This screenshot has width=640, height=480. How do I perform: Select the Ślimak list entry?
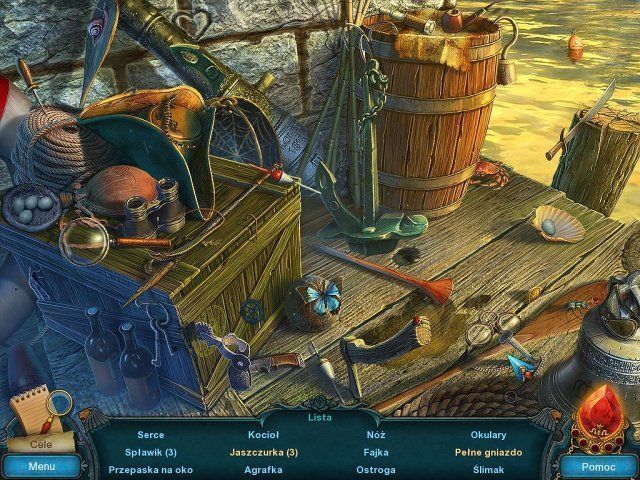tap(488, 469)
